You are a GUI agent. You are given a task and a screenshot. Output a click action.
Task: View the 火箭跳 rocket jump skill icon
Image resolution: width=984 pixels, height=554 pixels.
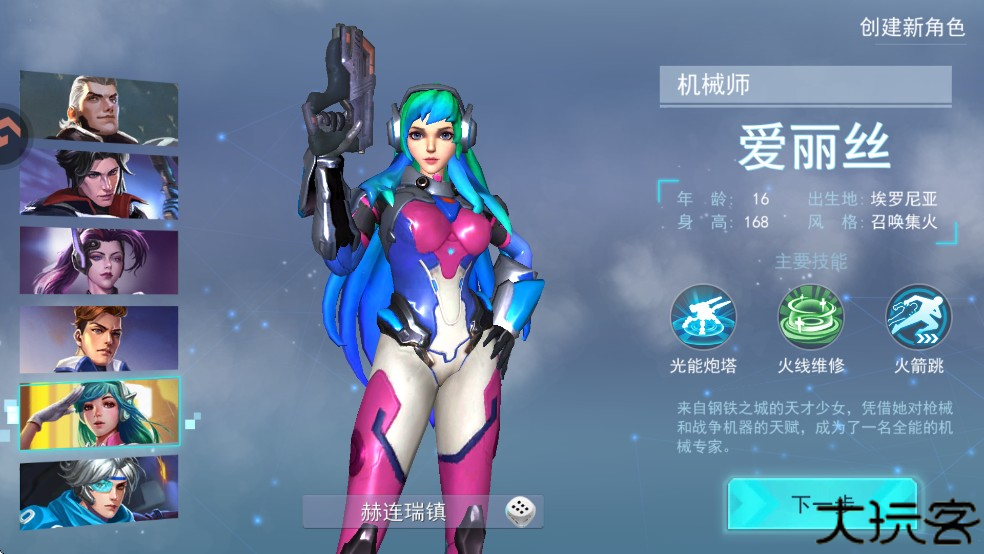click(919, 316)
